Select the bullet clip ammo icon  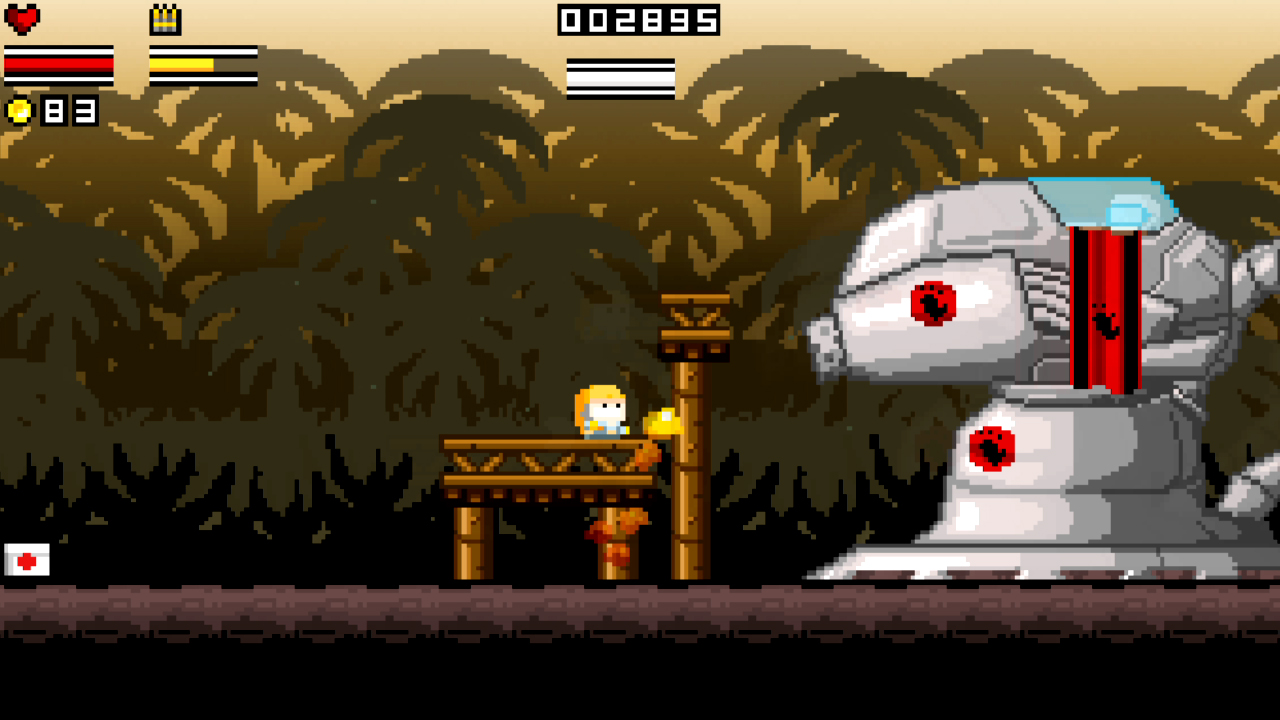(x=165, y=20)
